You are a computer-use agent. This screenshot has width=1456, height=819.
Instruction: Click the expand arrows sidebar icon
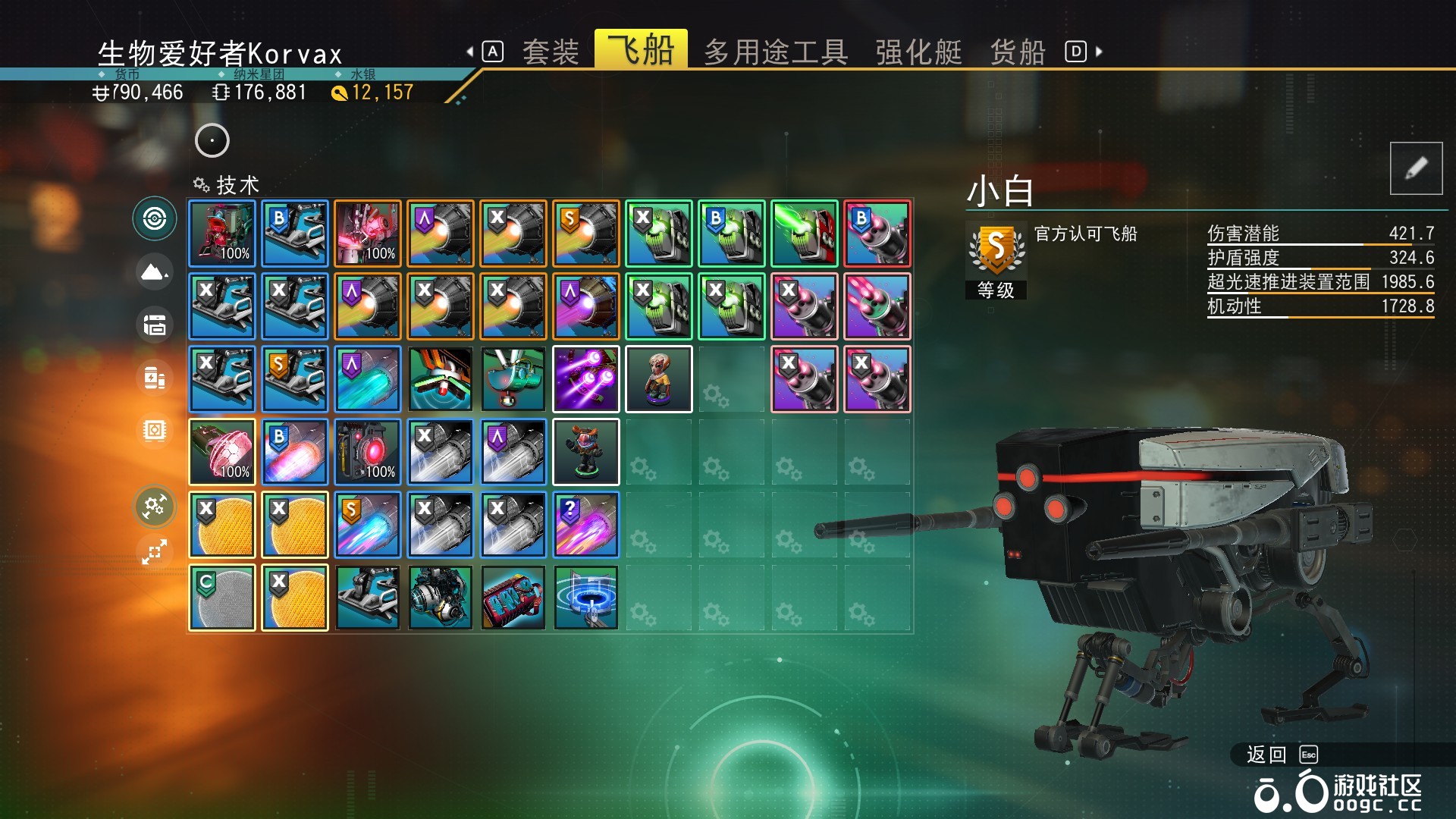coord(155,551)
